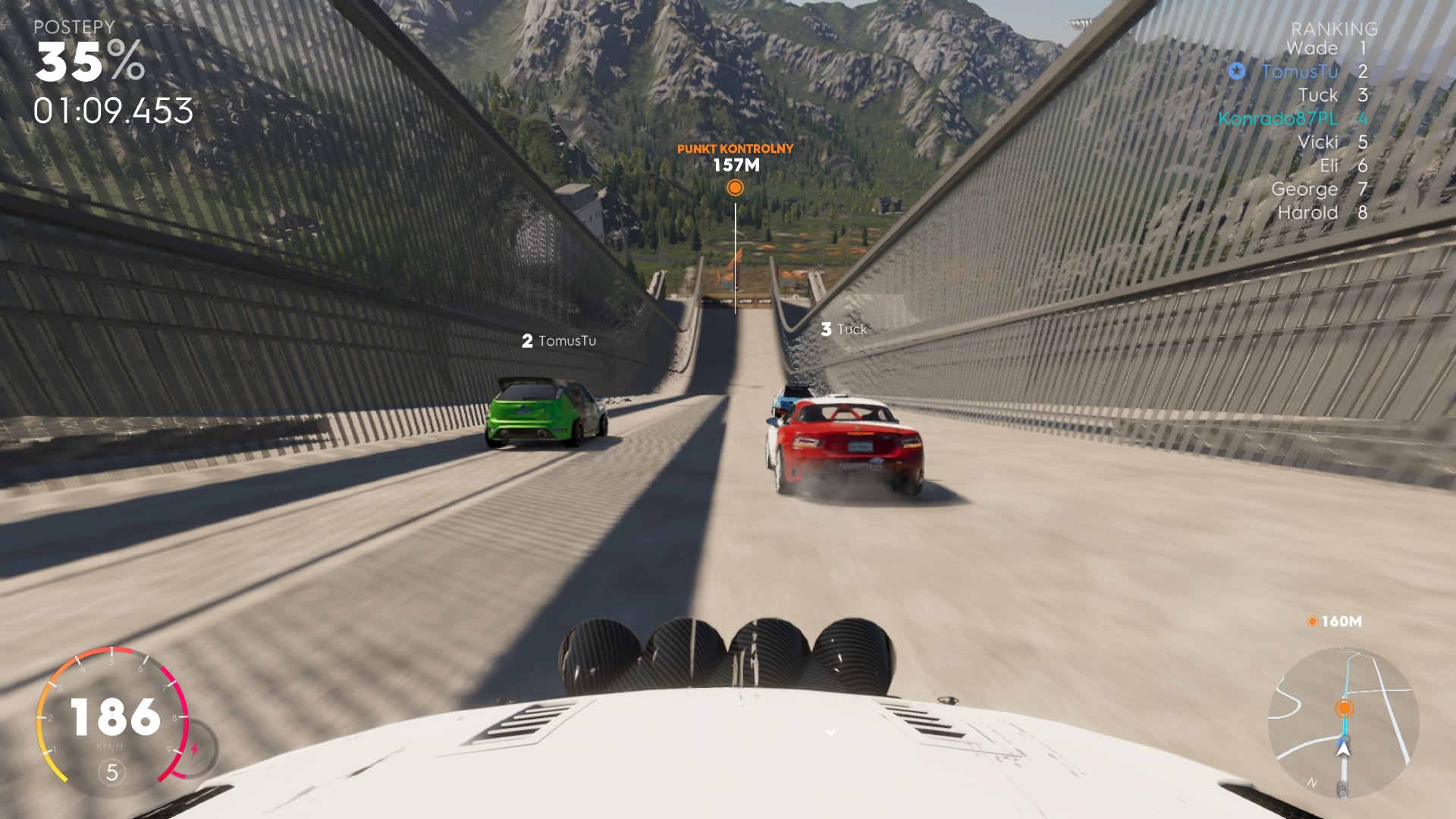Image resolution: width=1456 pixels, height=819 pixels.
Task: Choose TomusTu's row in the ranking
Action: (x=1300, y=71)
